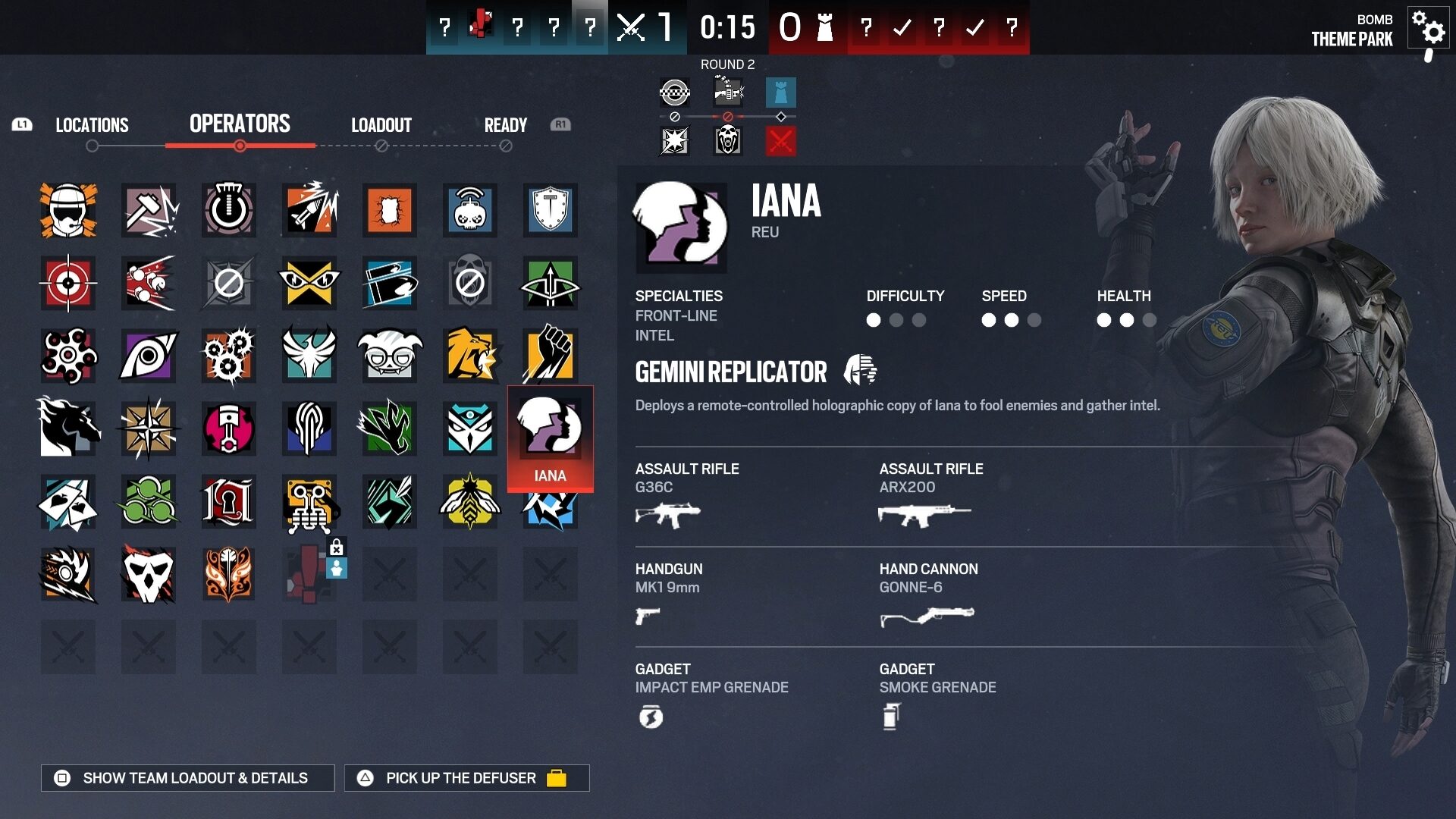Click SHOW TEAM LOADOUT & DETAILS

(186, 777)
